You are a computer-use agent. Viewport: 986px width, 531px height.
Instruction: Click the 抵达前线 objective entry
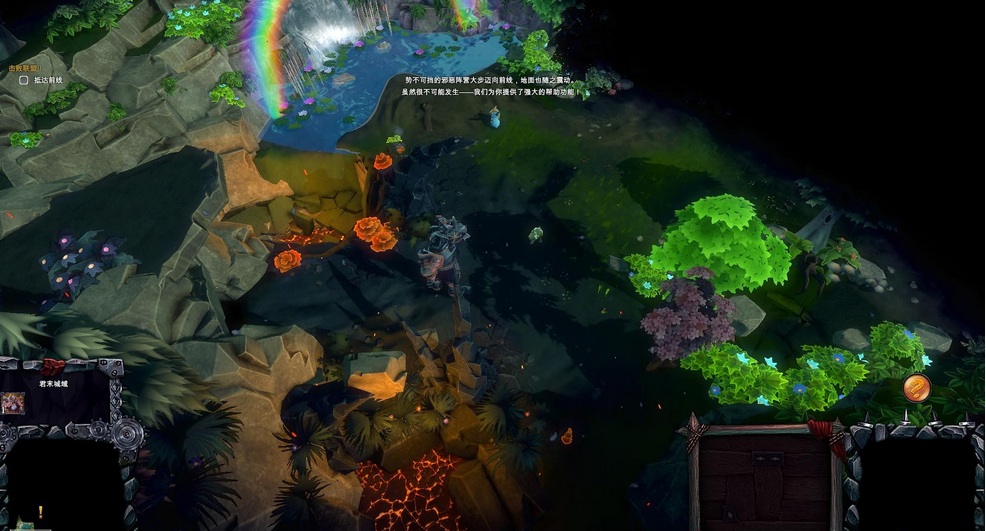47,80
